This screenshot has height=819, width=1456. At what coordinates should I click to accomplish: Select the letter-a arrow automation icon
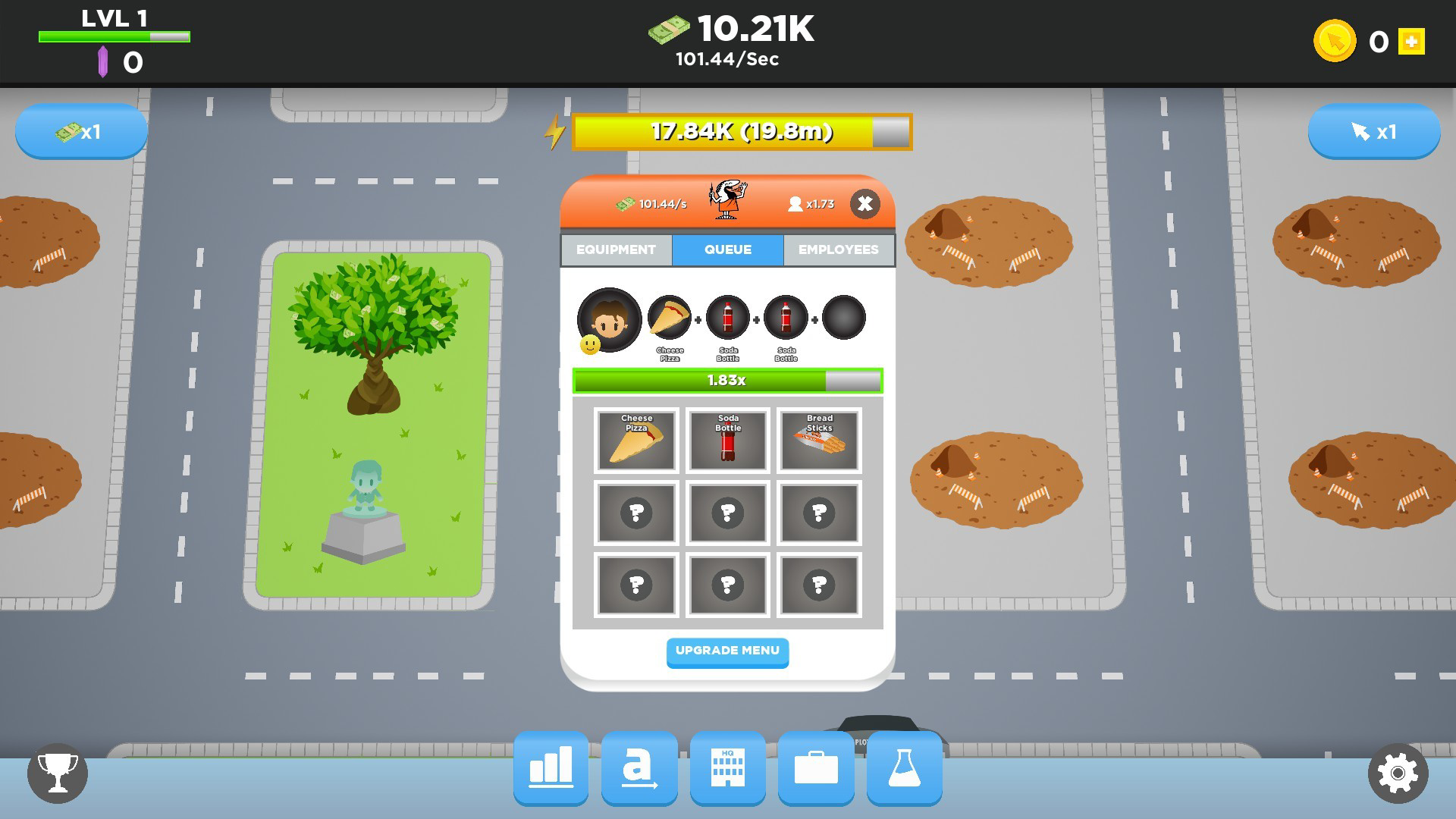coord(639,769)
